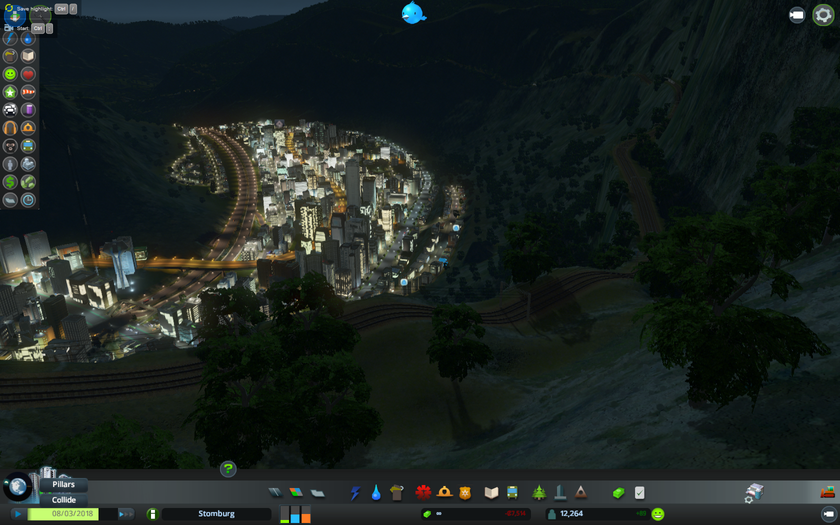Open the gear options menu
The height and width of the screenshot is (525, 840).
click(823, 15)
